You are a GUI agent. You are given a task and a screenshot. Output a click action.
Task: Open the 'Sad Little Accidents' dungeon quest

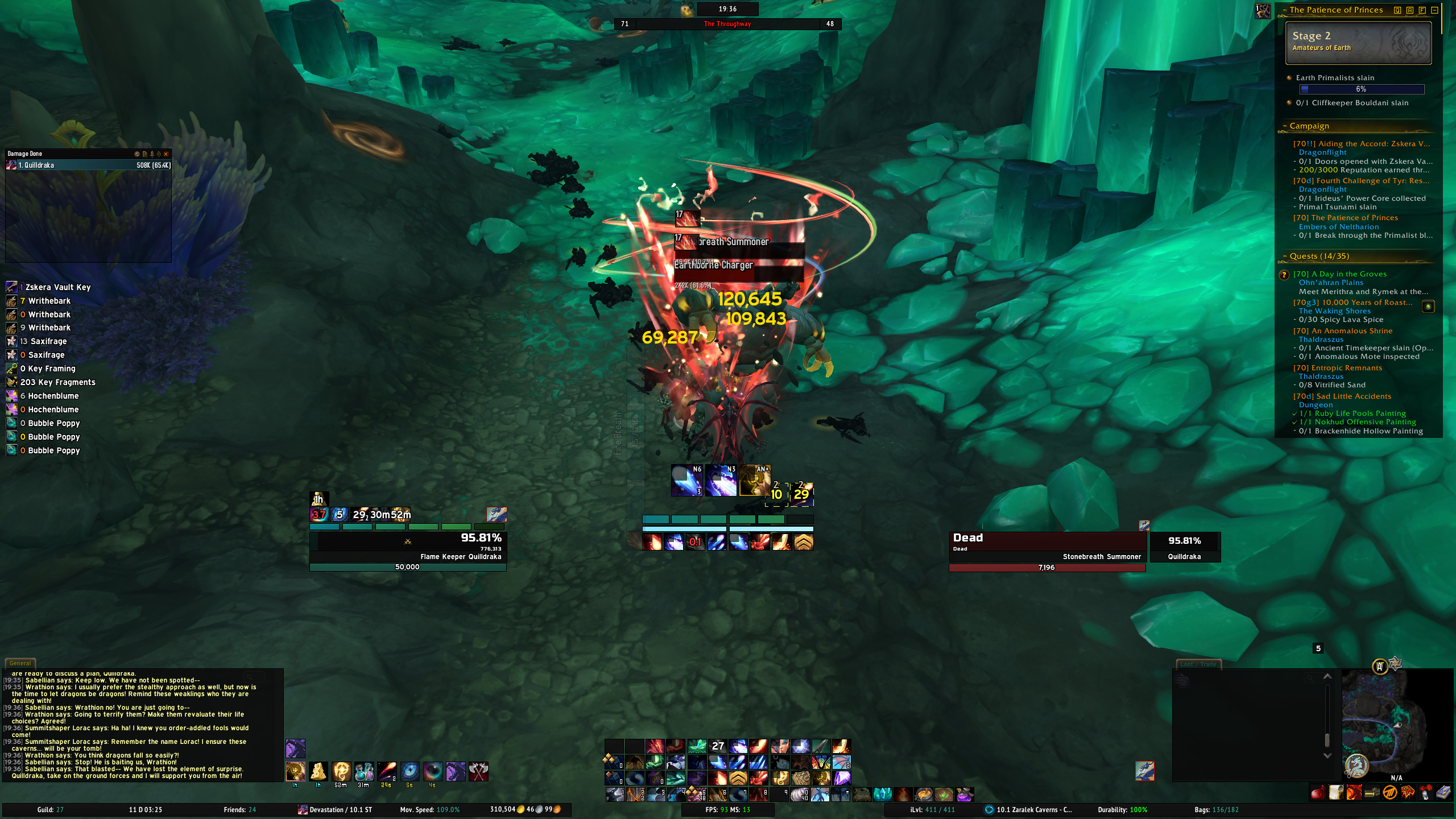1353,396
